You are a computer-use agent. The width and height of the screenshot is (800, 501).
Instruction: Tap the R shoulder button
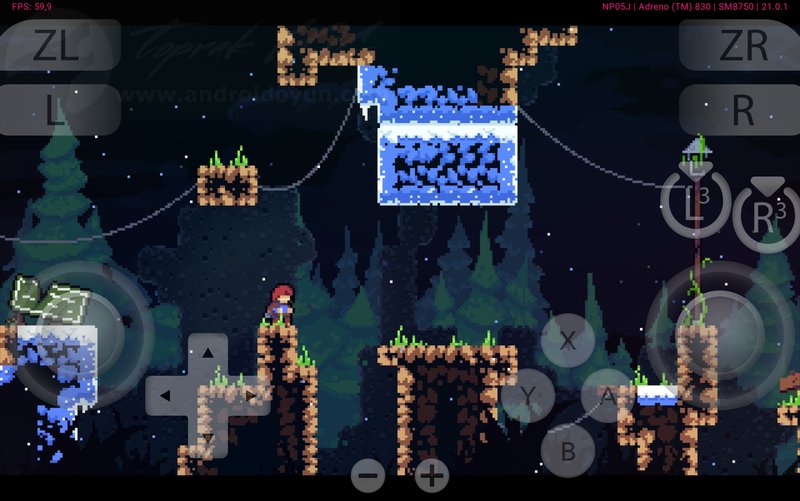coord(742,110)
